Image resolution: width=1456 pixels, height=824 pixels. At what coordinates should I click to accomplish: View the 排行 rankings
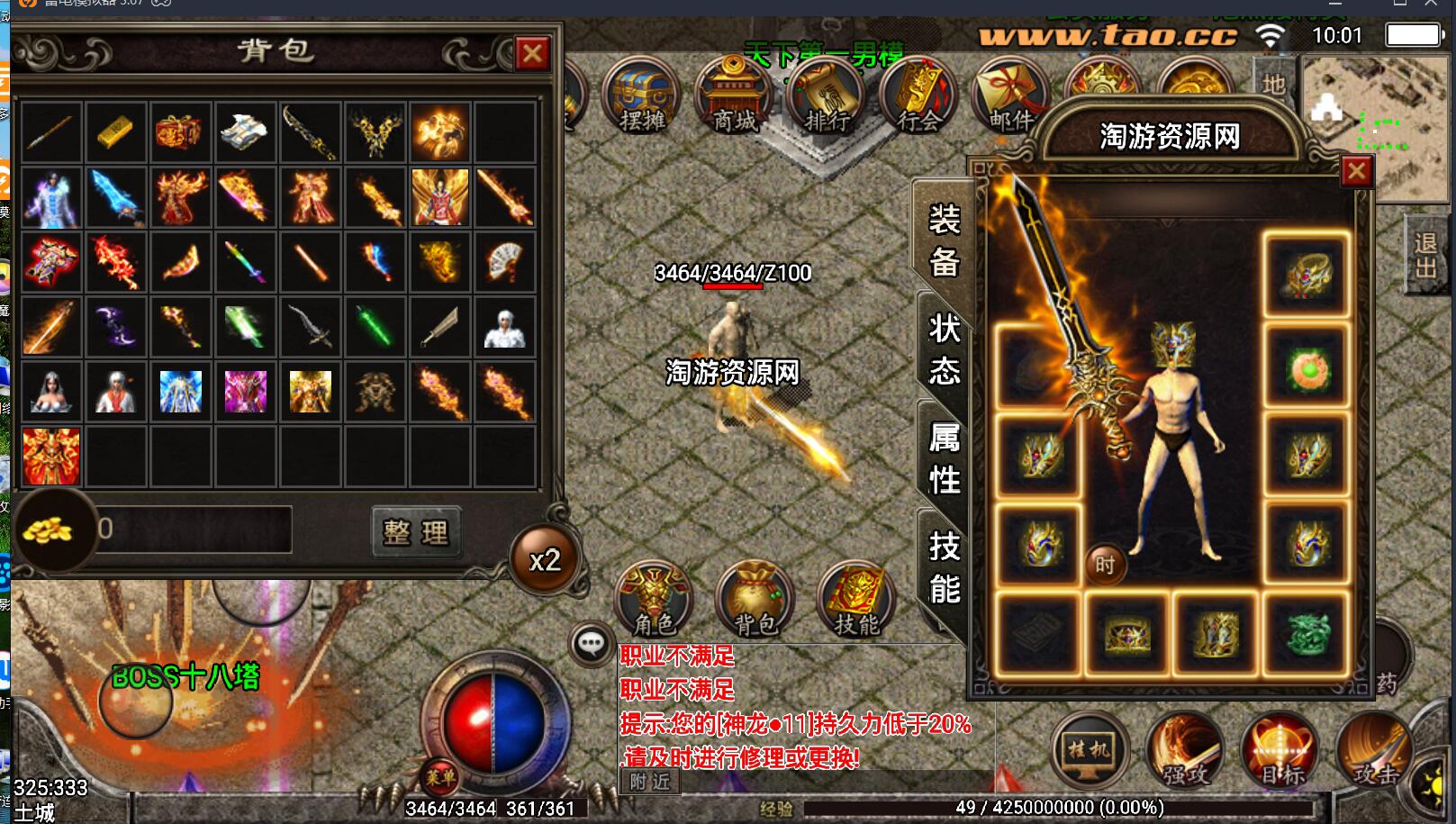coord(827,97)
